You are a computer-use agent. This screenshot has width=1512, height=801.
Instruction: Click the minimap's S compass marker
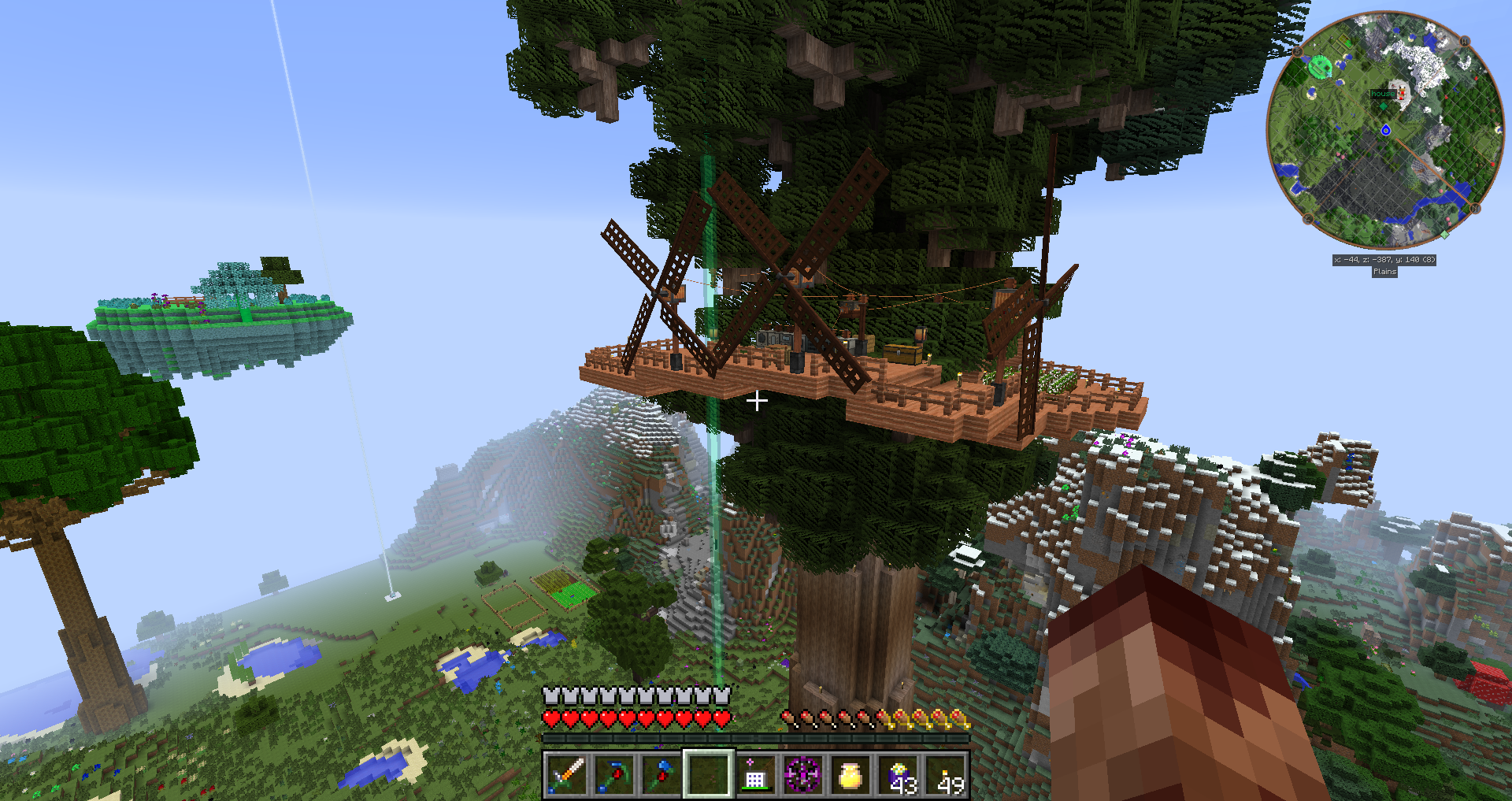1298,52
